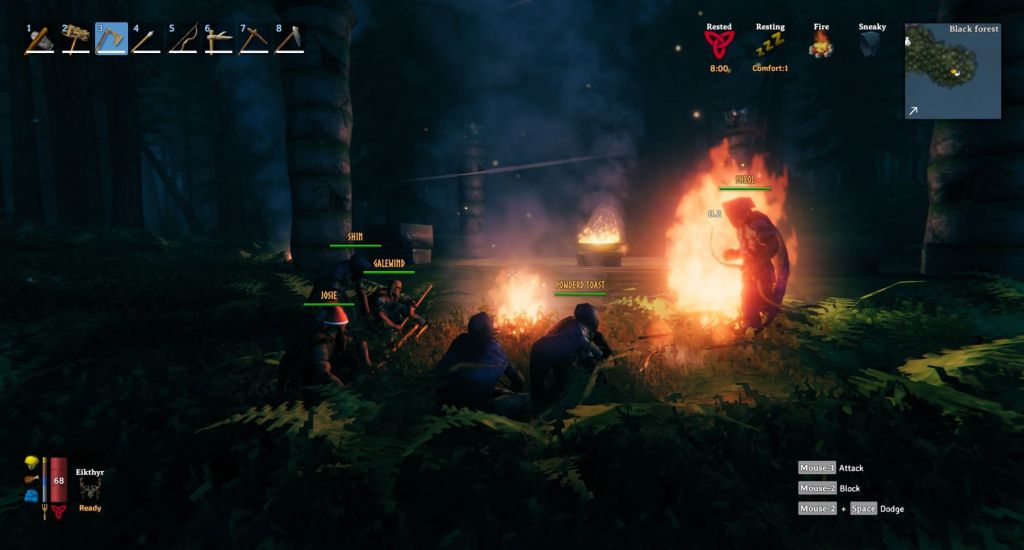Click the cooked meat food icon
1024x550 pixels.
(32, 480)
